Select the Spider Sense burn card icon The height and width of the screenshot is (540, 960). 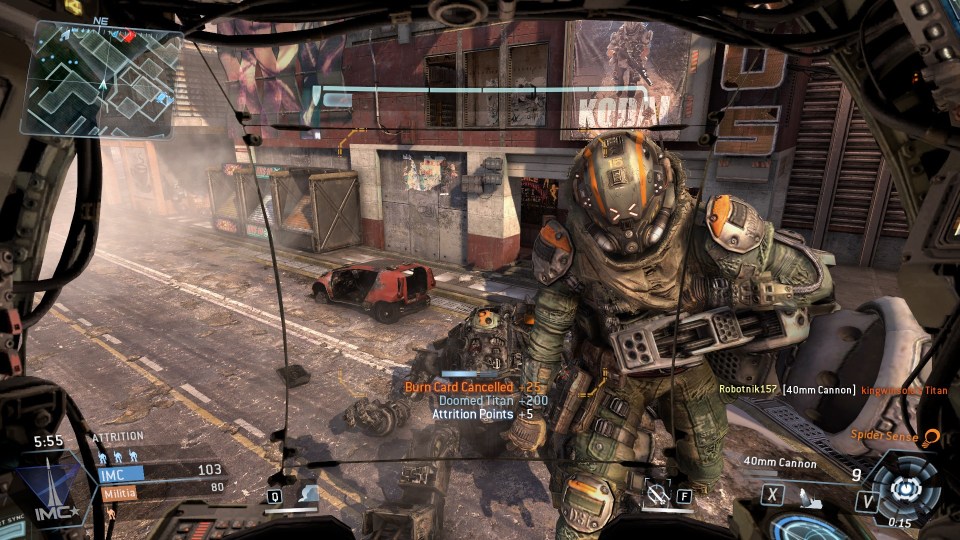coord(931,437)
